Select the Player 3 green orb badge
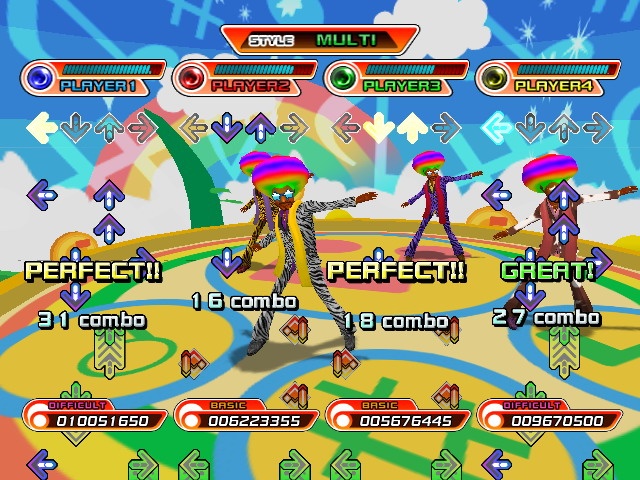 (x=343, y=77)
